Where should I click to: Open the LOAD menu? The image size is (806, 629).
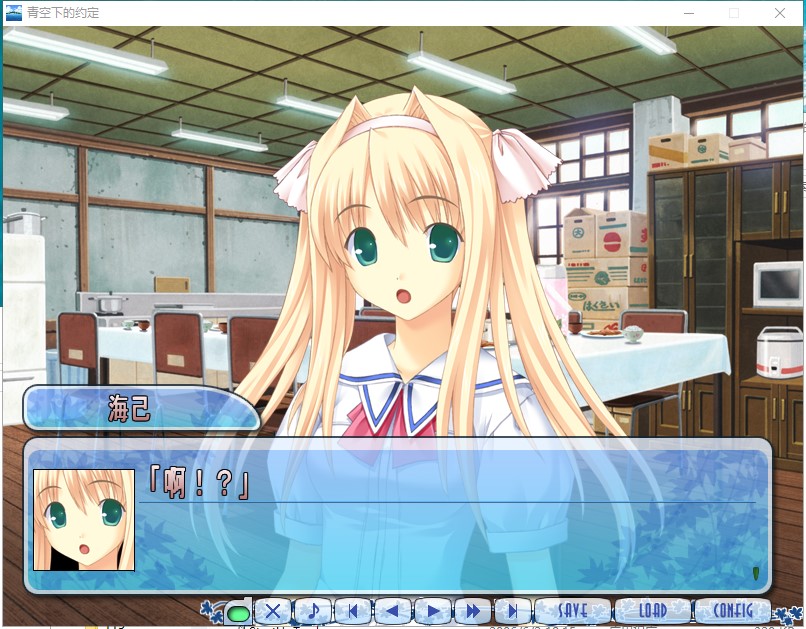click(652, 610)
